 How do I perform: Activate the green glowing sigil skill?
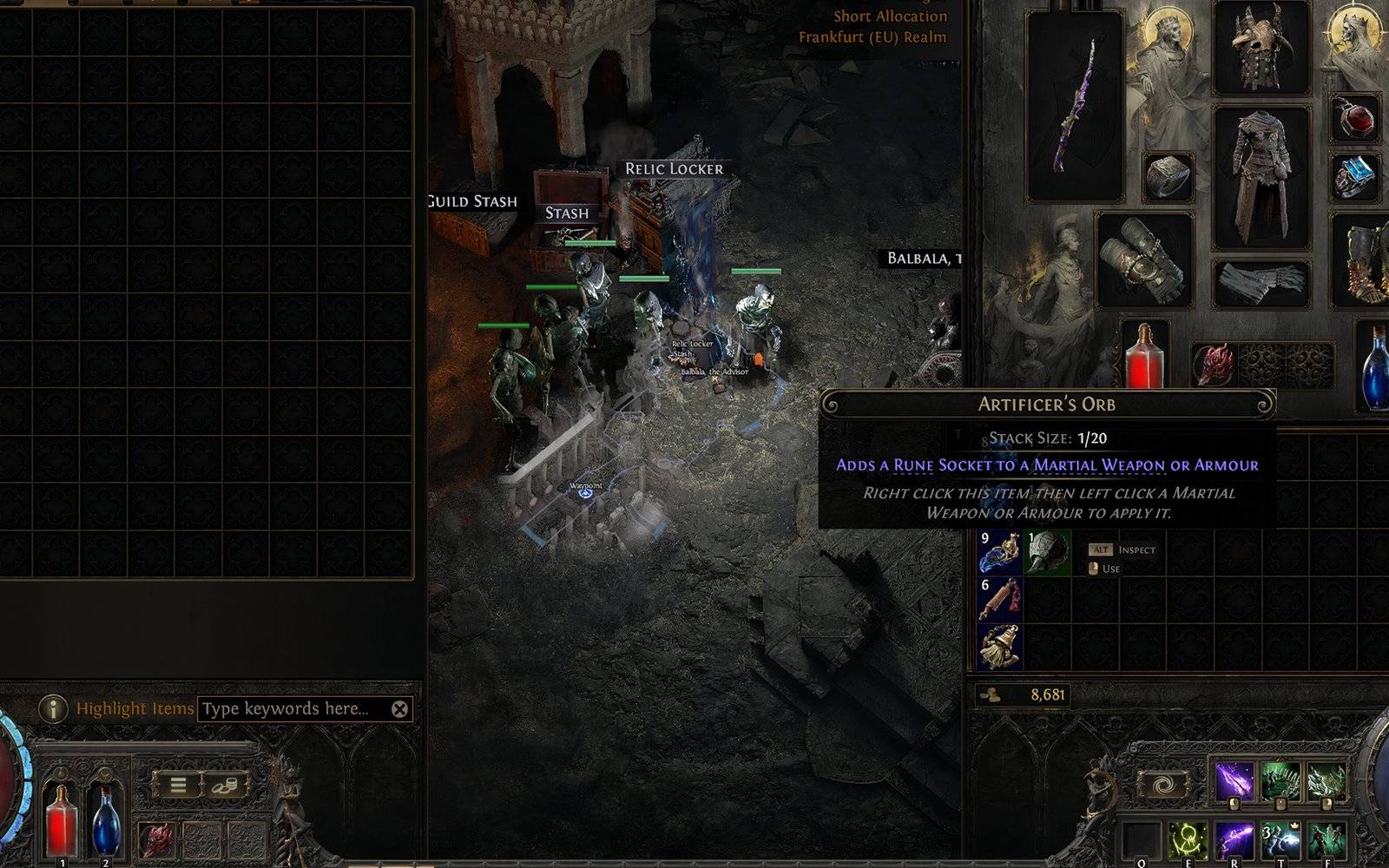1188,842
